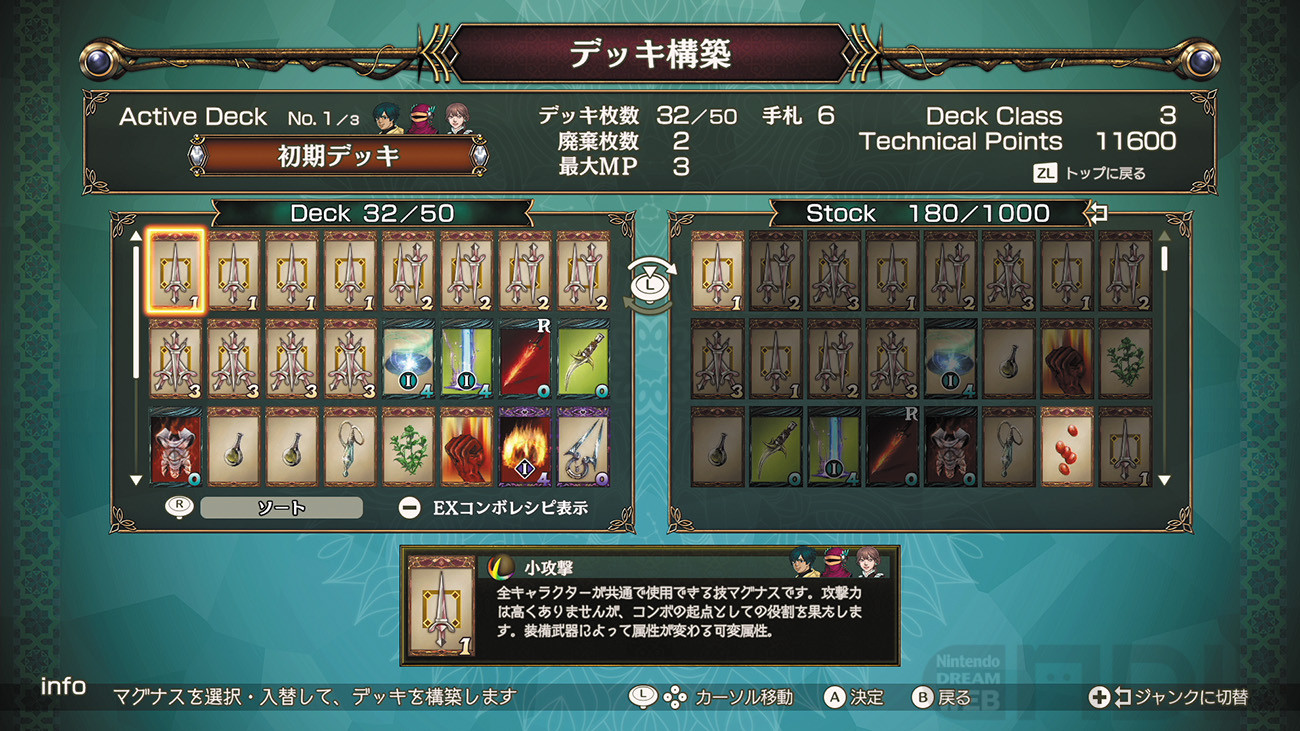Screen dimensions: 1300x731
Task: Pick the red sword card marked R in Deck
Action: click(525, 358)
